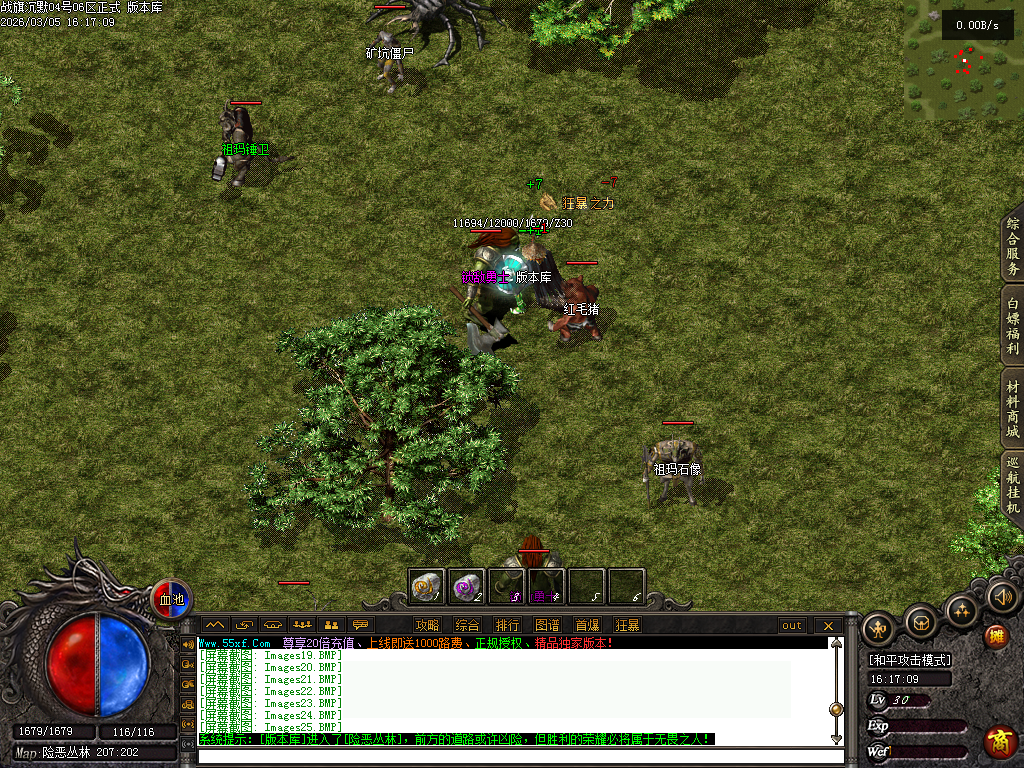The image size is (1024, 768).
Task: Open the 首爆 first-drop panel
Action: [587, 626]
